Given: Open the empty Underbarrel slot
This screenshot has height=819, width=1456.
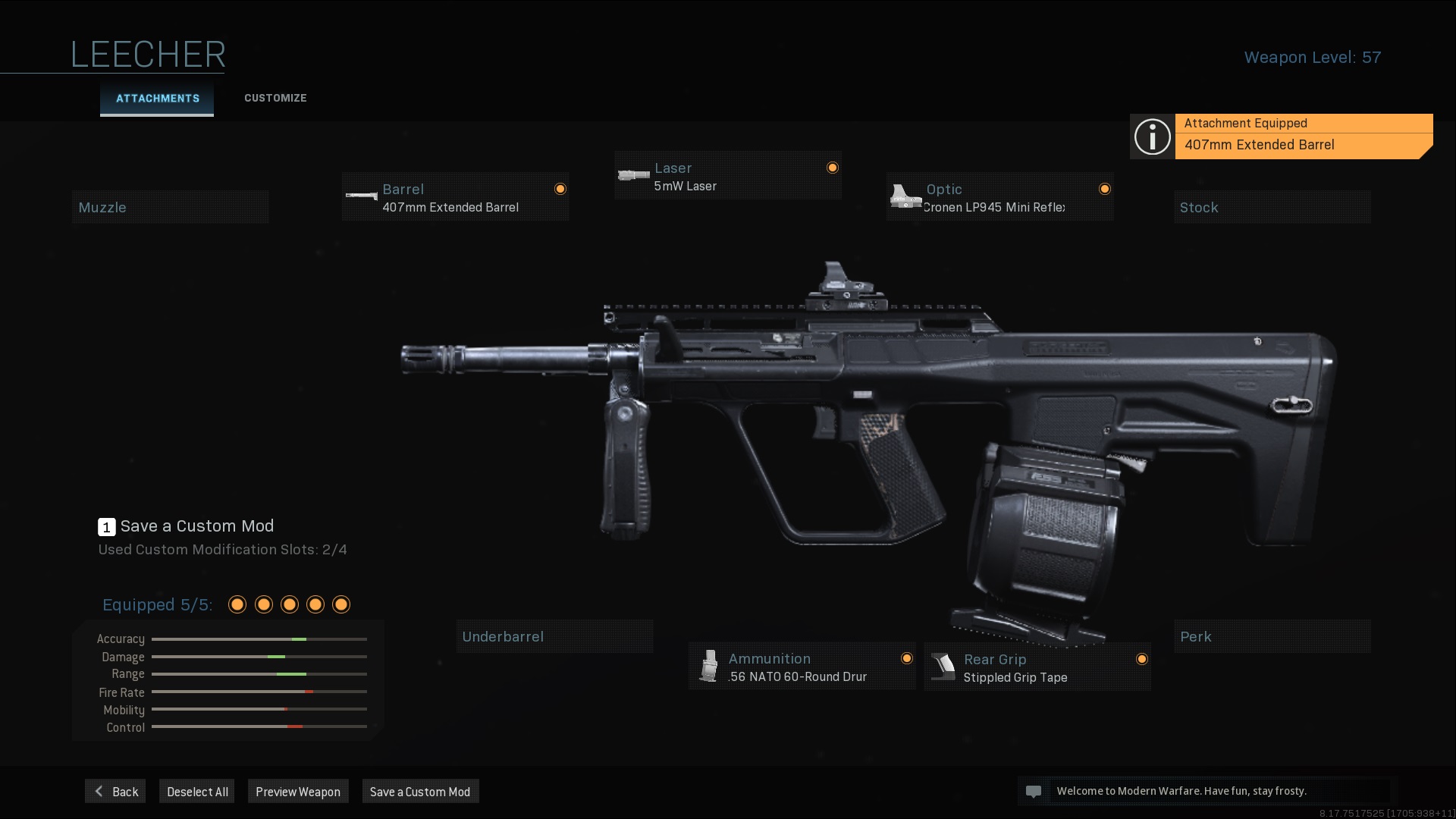Looking at the screenshot, I should (x=554, y=636).
